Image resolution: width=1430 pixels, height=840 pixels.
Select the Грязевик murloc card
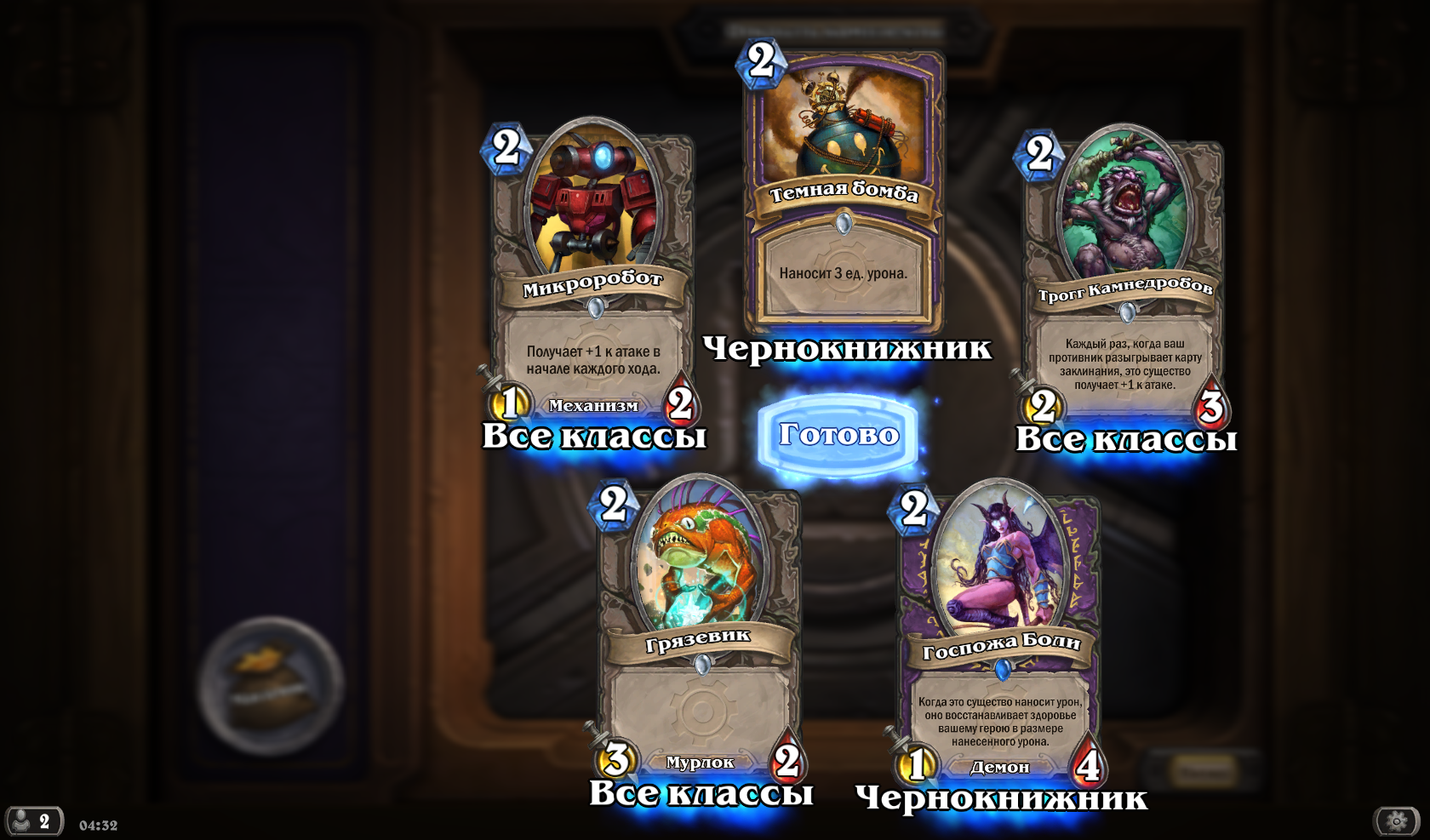tap(699, 630)
